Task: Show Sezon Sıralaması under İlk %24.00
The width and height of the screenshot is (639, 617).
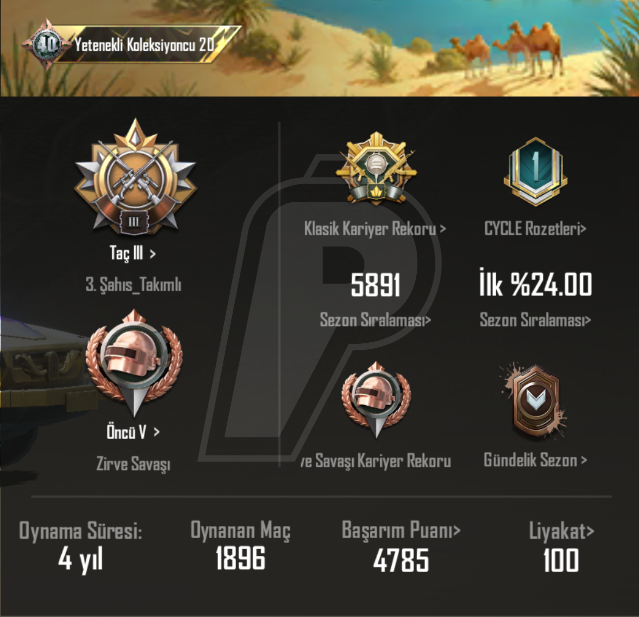Action: 535,321
